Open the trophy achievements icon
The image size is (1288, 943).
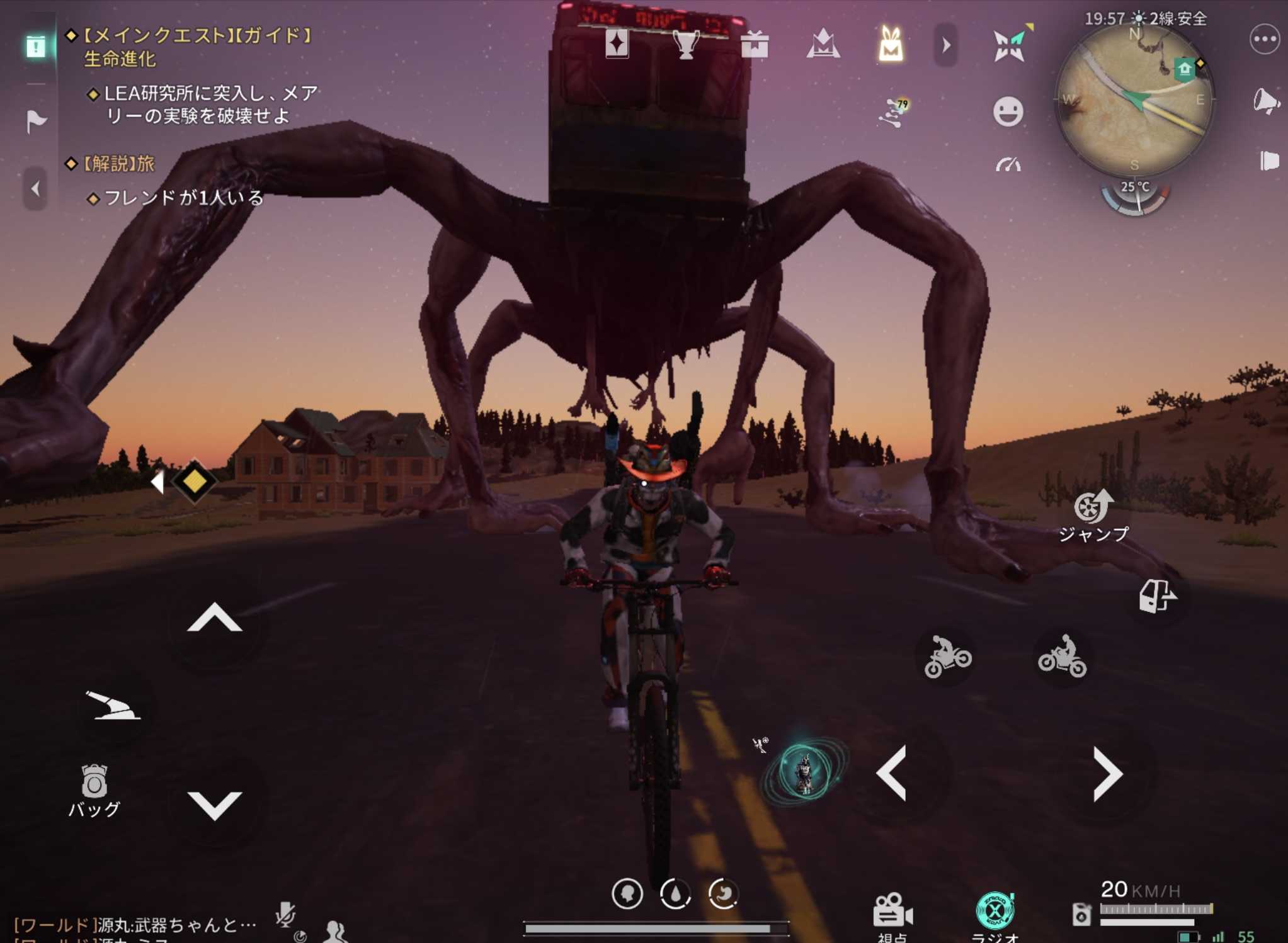[685, 45]
